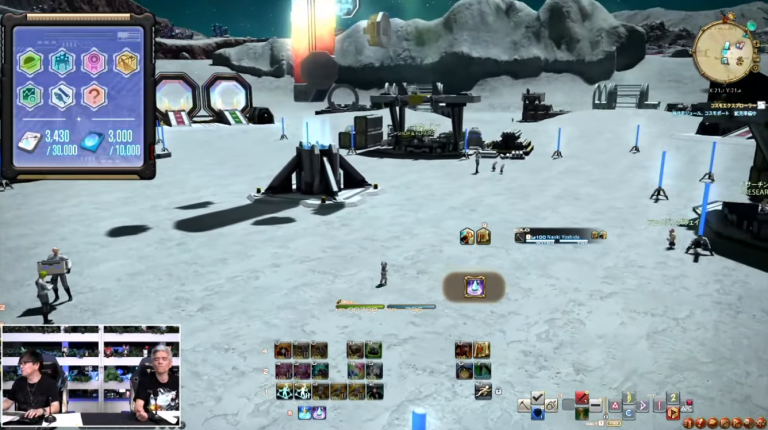The width and height of the screenshot is (768, 430).
Task: Click the red play arrow button
Action: (x=673, y=411)
